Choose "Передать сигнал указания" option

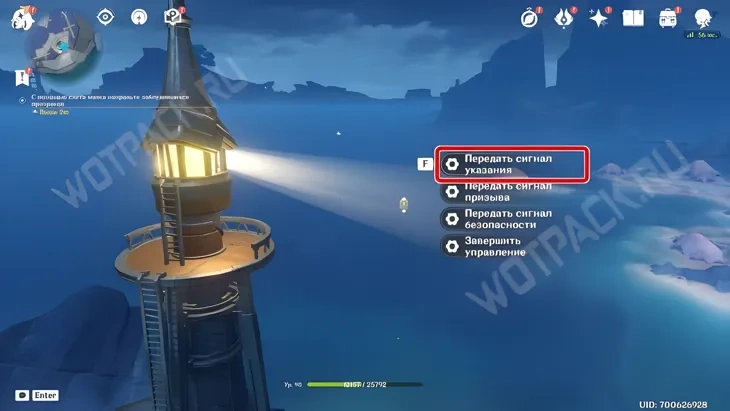(x=510, y=164)
